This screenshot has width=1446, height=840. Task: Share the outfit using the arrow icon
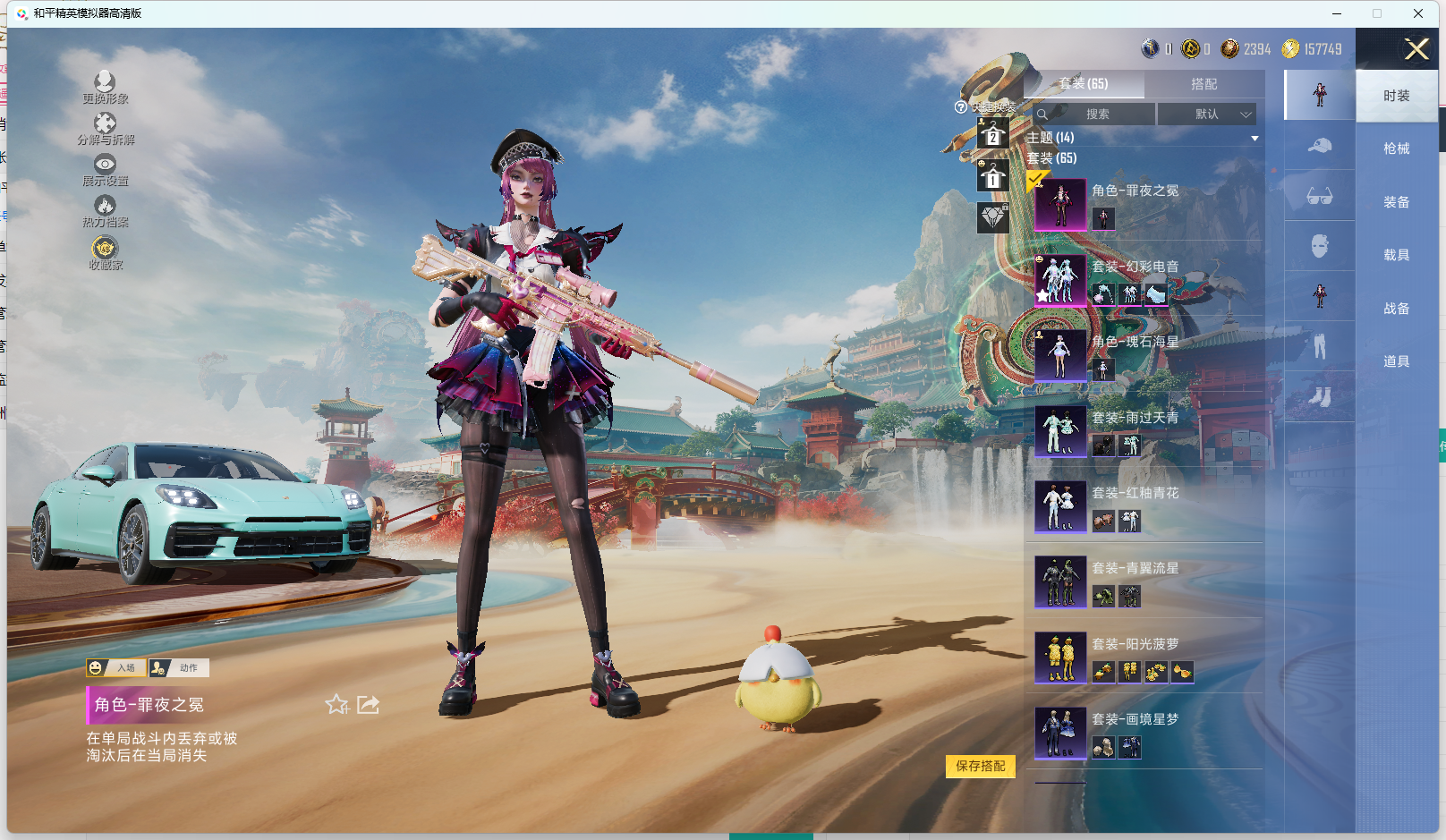coord(369,705)
